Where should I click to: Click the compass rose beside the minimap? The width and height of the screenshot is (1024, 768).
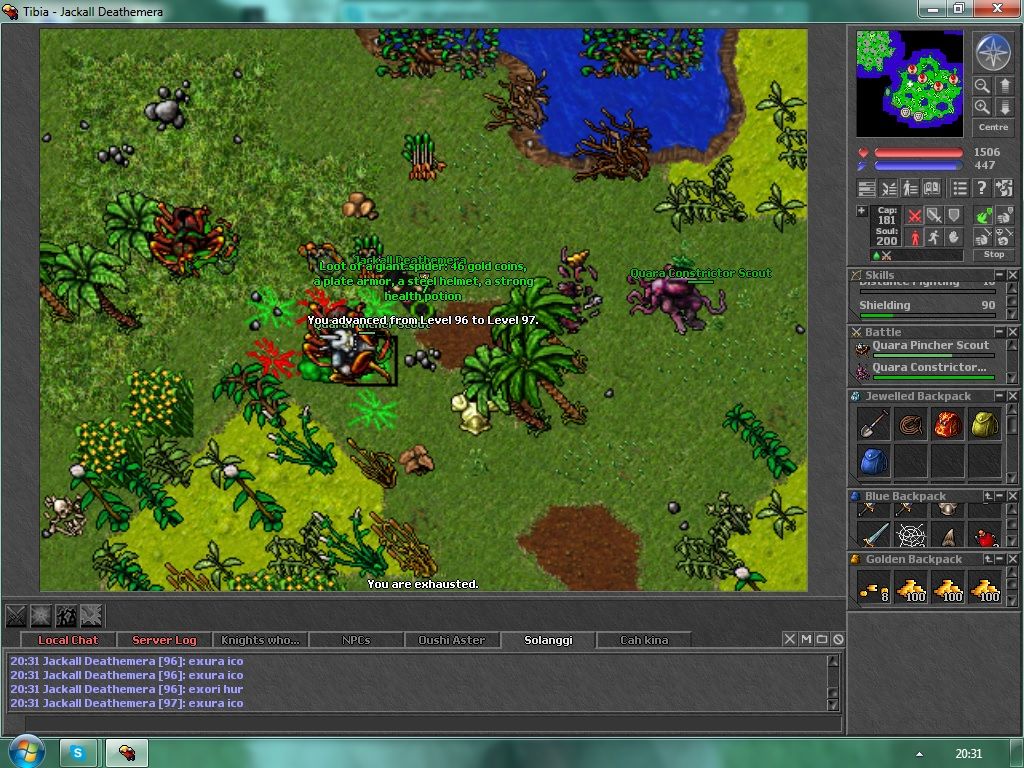tap(993, 52)
